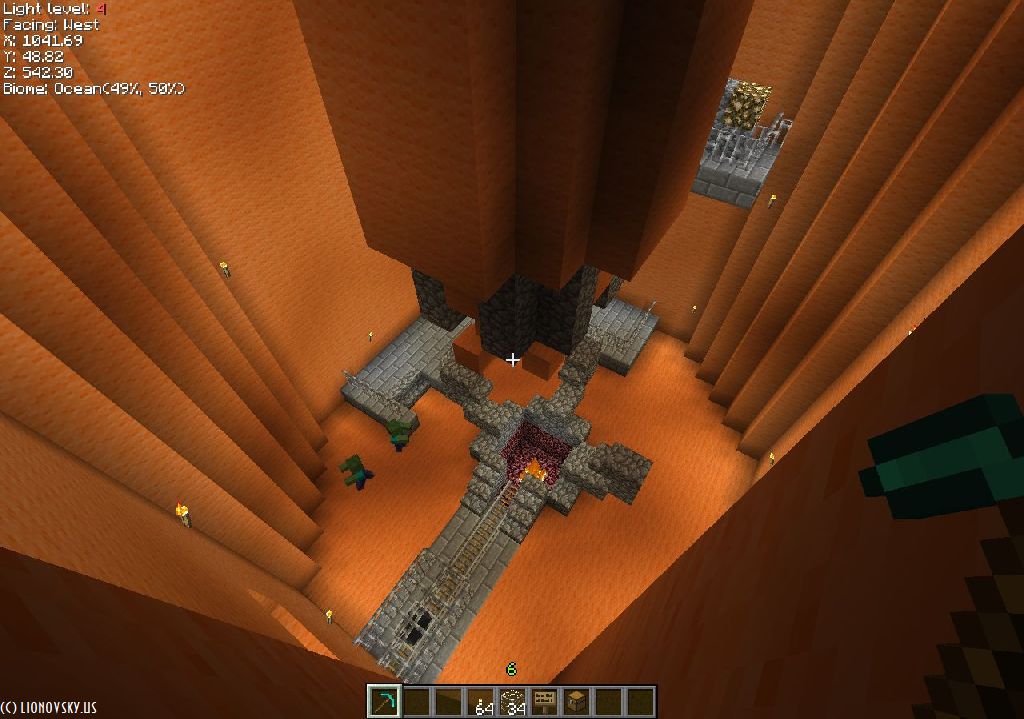Switch to the wooden sign slot
This screenshot has width=1024, height=719.
click(545, 701)
